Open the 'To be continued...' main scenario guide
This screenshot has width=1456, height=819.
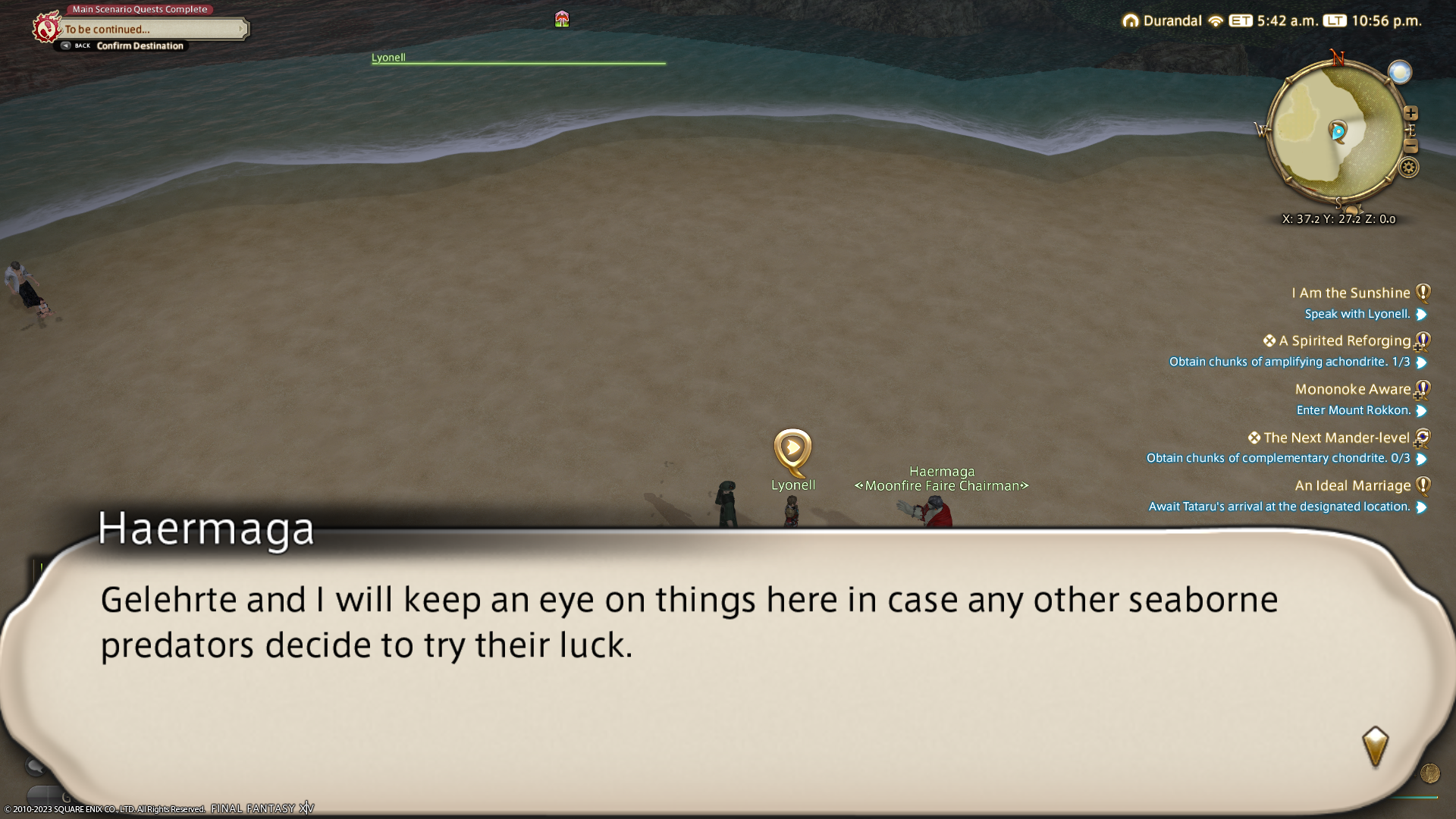click(x=152, y=30)
